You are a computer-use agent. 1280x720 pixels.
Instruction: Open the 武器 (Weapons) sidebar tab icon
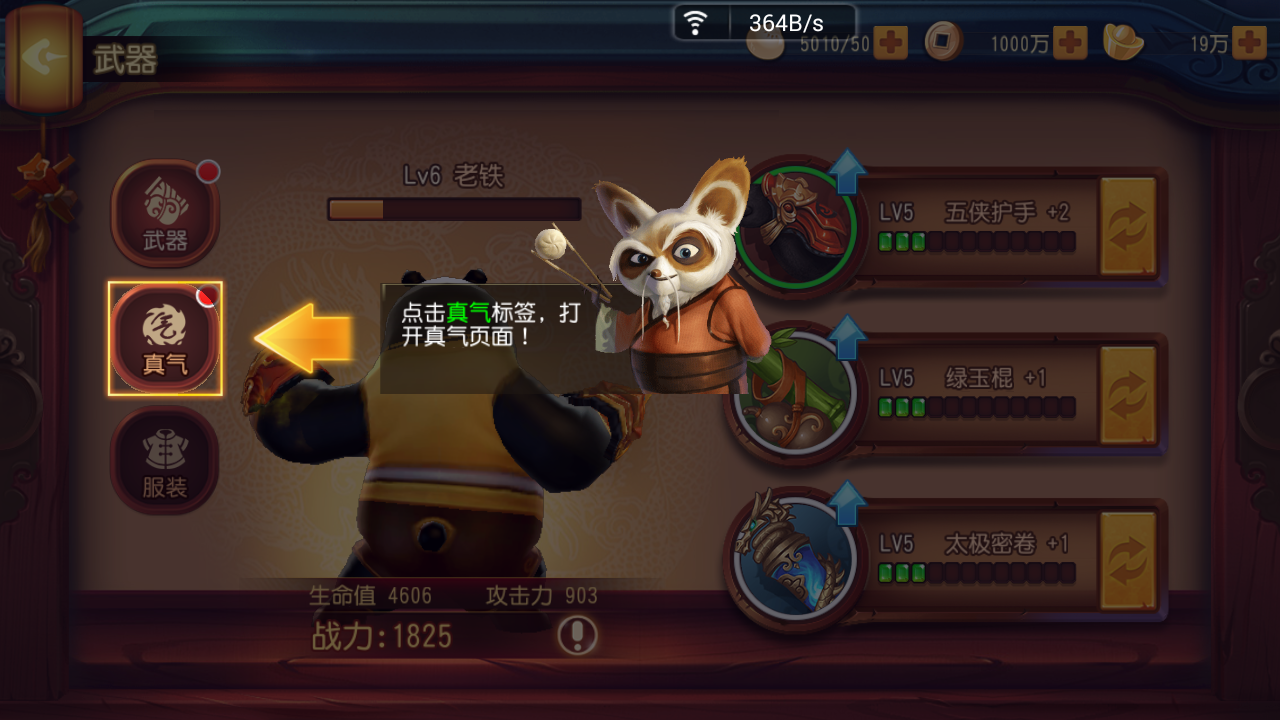pos(165,207)
